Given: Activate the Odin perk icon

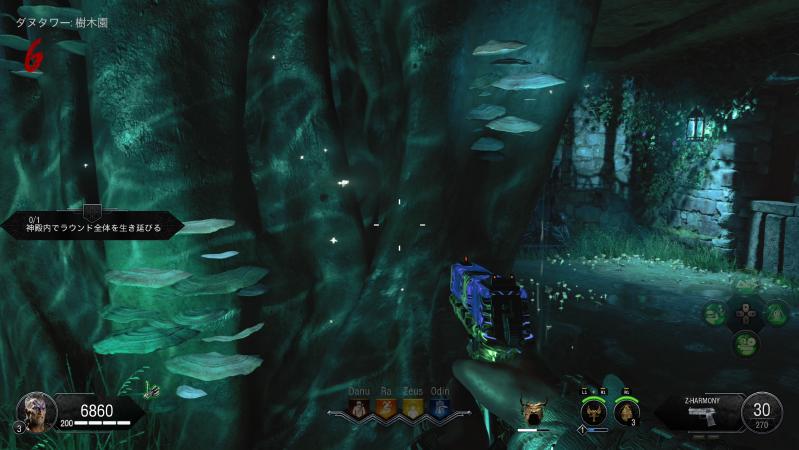Looking at the screenshot, I should 439,408.
